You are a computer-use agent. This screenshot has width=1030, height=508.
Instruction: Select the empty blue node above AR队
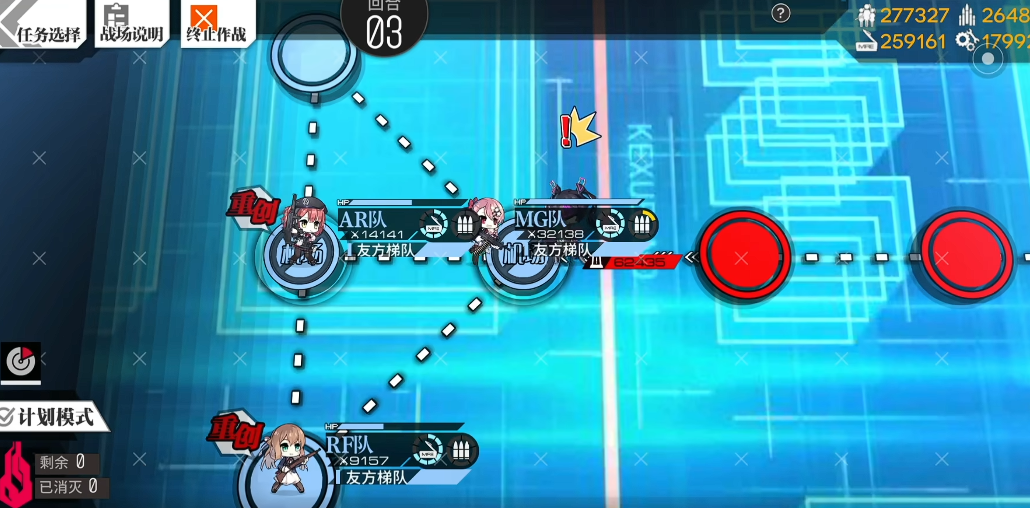point(315,52)
